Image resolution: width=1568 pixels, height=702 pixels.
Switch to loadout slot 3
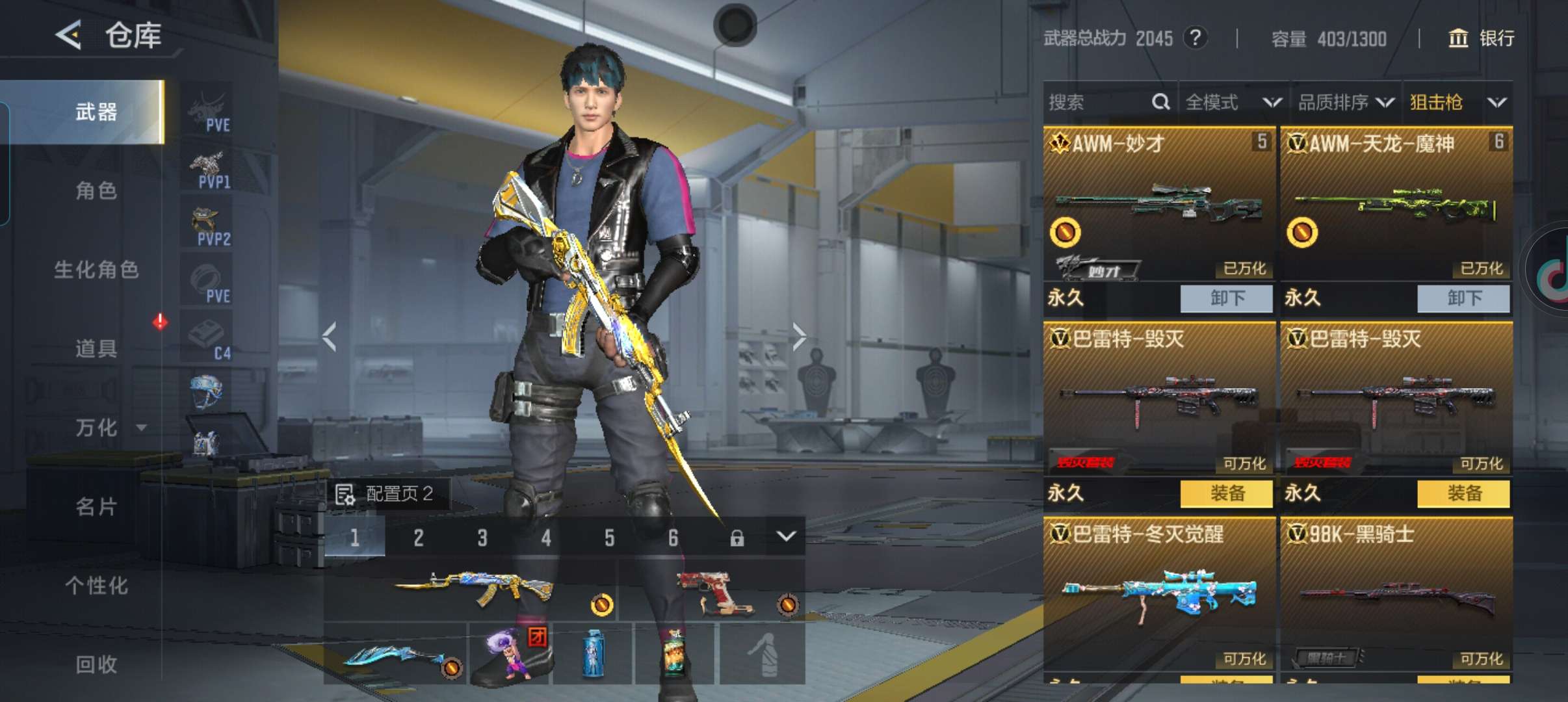482,538
